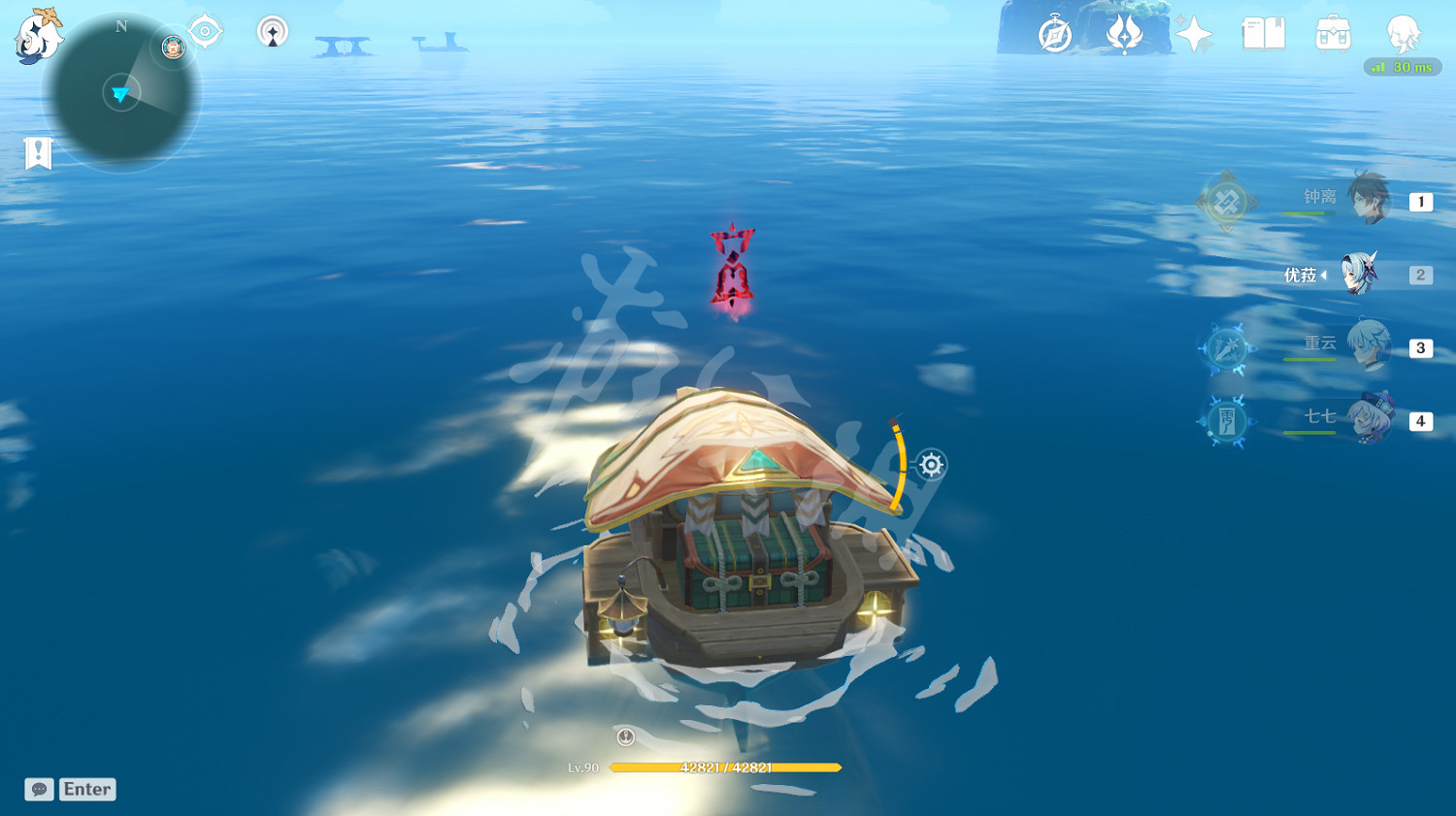Click the Enter chat button
The height and width of the screenshot is (816, 1456).
click(87, 789)
